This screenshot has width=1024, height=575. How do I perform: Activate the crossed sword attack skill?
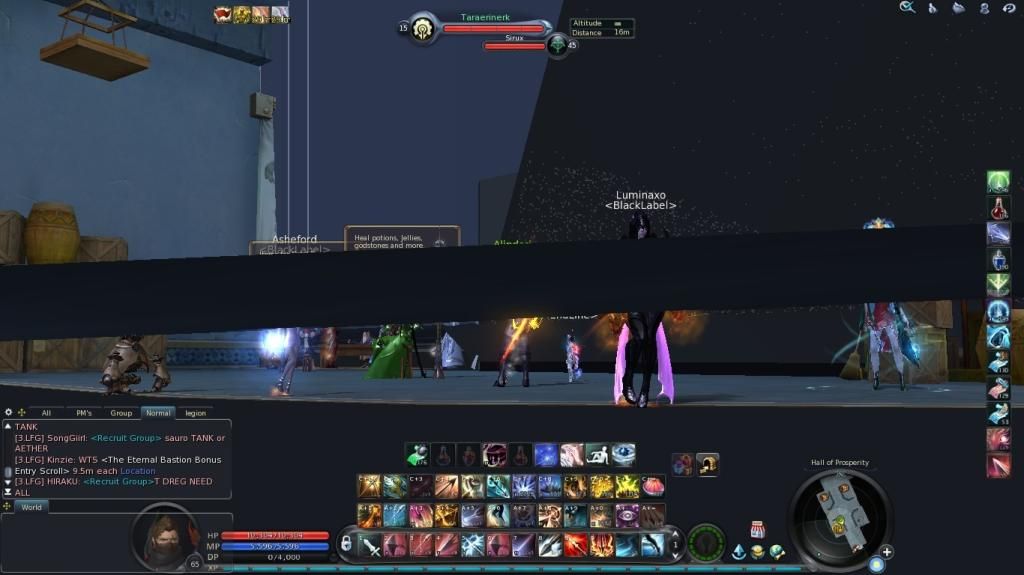click(x=371, y=545)
